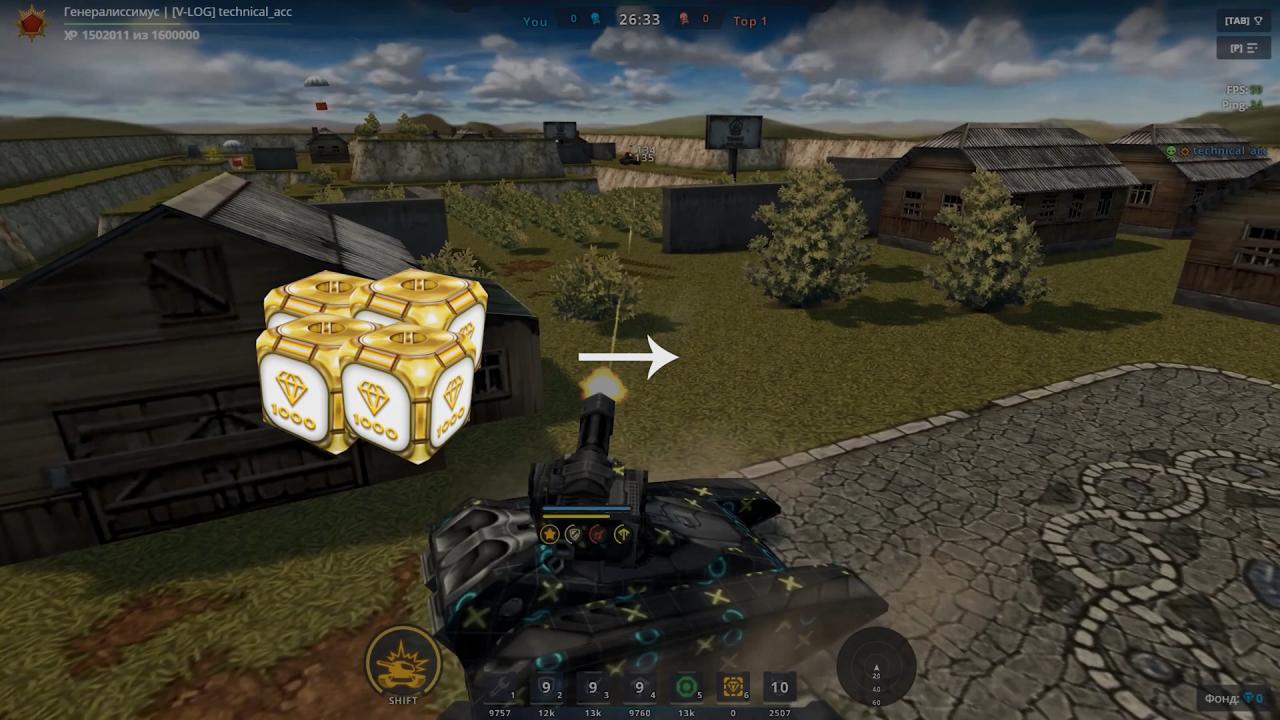Select the You team score tab
The image size is (1280, 720).
(x=535, y=20)
